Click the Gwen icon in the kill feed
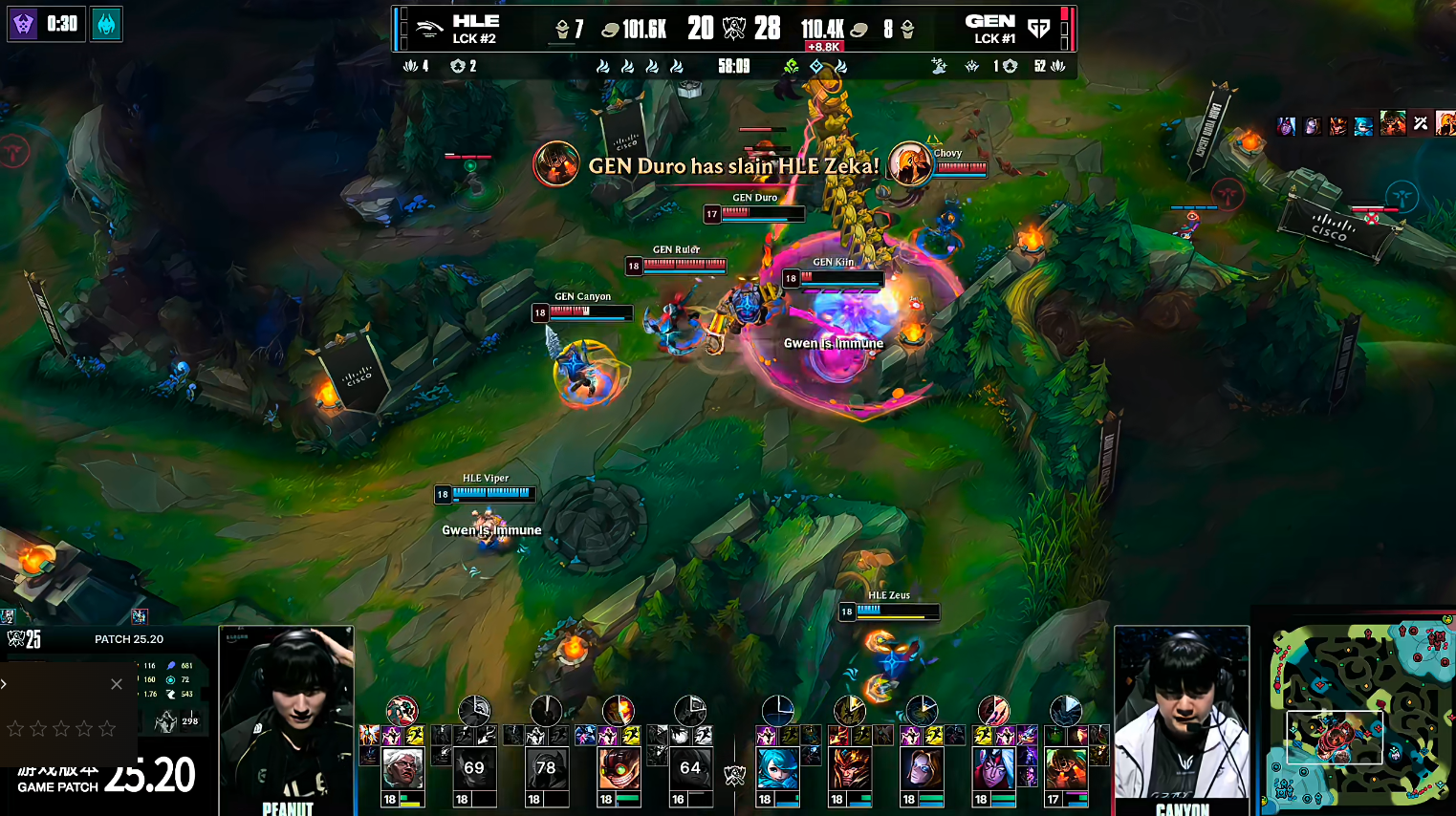This screenshot has height=816, width=1456. [1363, 125]
